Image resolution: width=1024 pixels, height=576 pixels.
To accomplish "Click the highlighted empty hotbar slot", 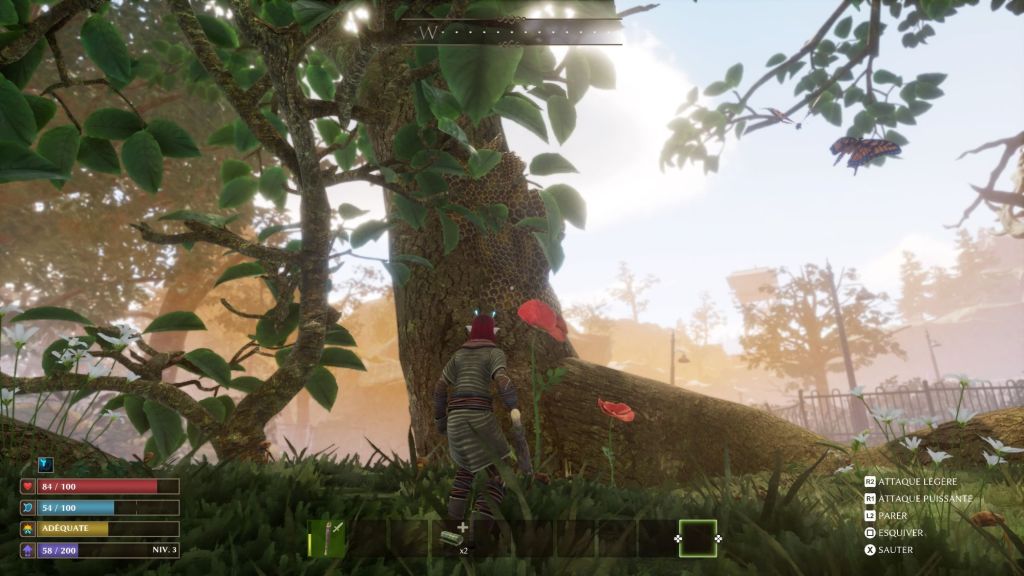I will [x=697, y=538].
